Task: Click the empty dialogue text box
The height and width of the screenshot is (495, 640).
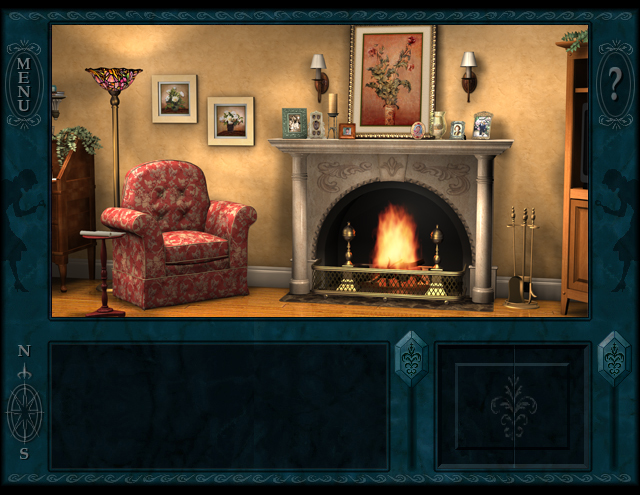Action: click(x=219, y=406)
